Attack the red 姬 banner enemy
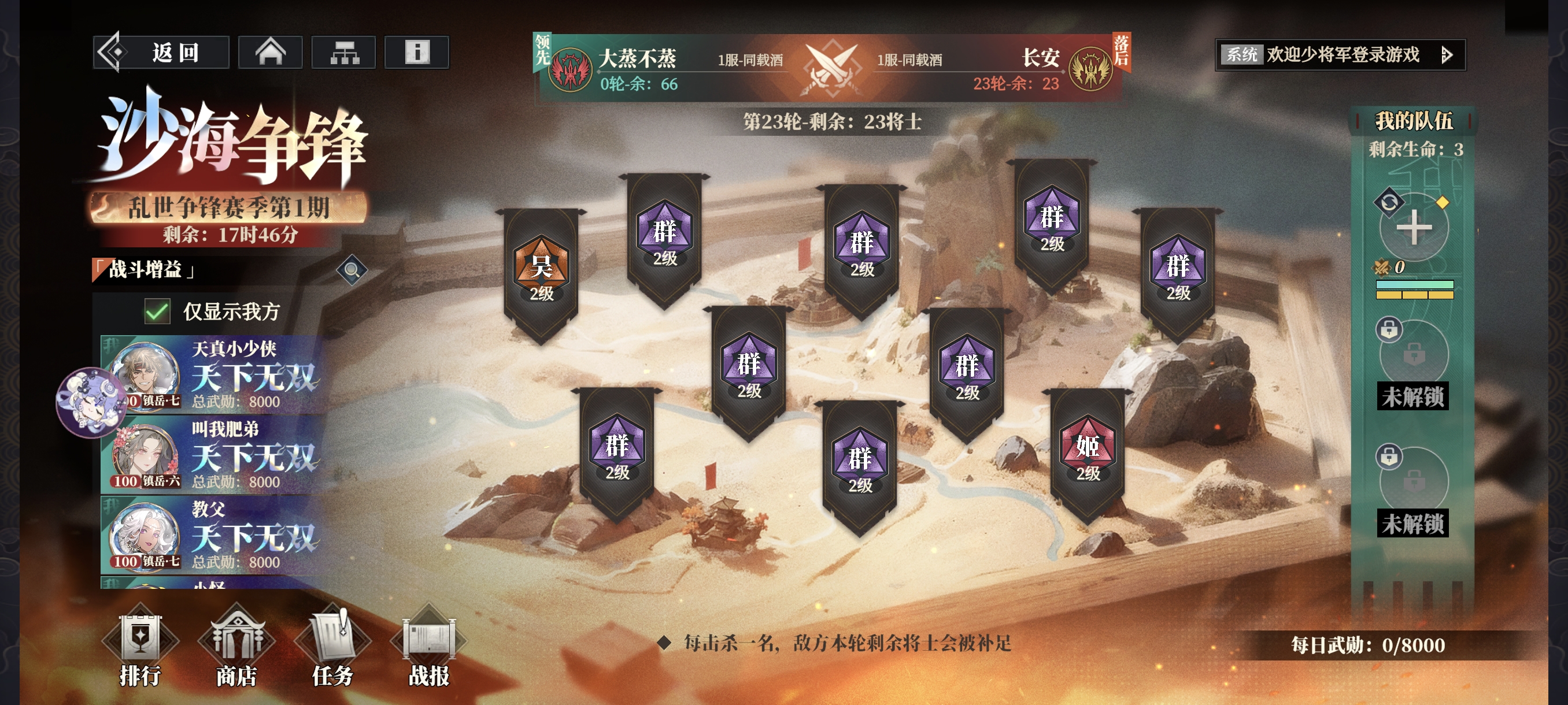Viewport: 1568px width, 705px height. (1087, 453)
